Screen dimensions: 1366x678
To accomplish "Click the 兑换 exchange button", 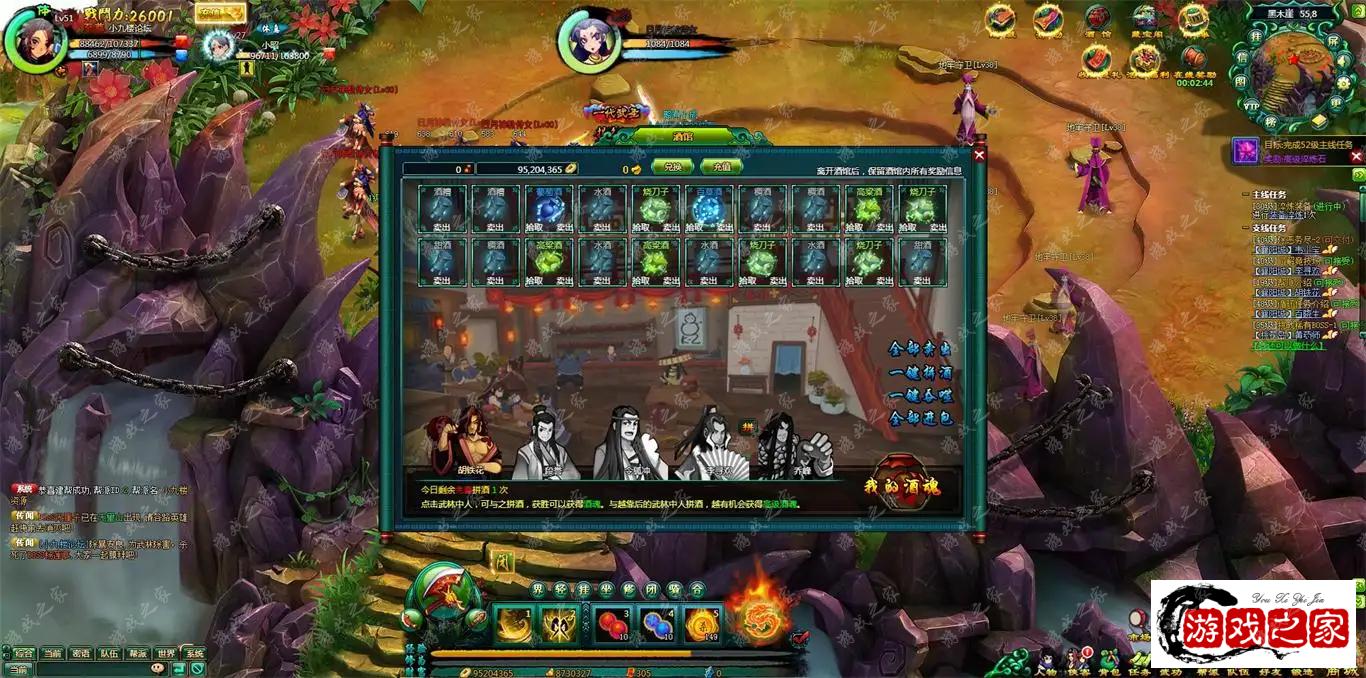I will click(x=672, y=168).
